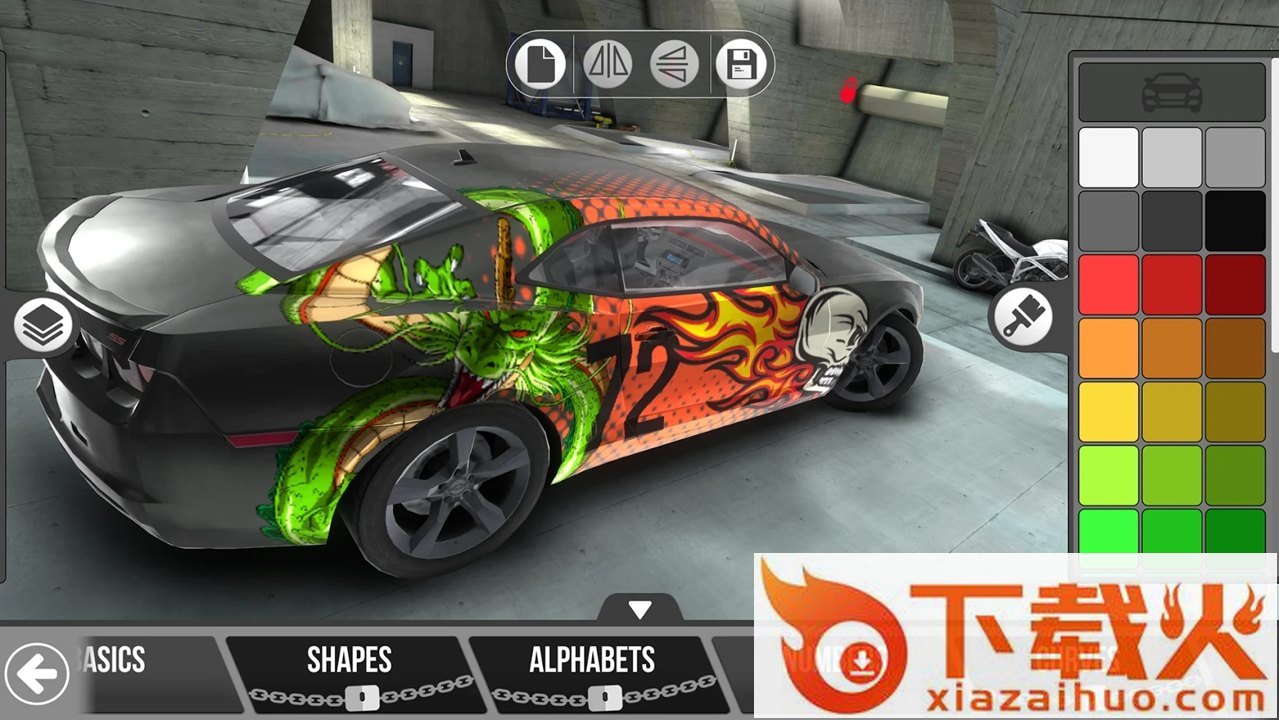
Task: Choose the Basics decal category
Action: pyautogui.click(x=114, y=662)
